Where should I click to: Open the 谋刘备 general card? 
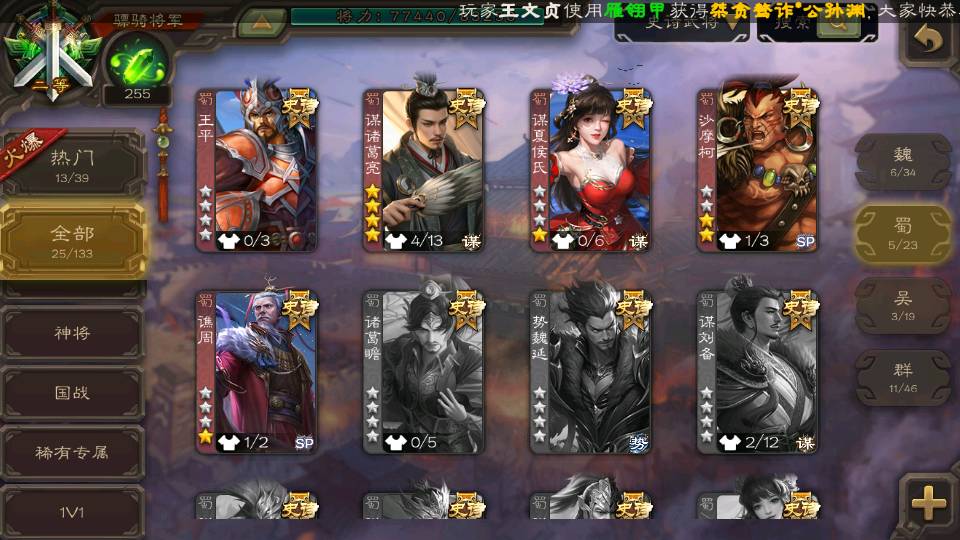pos(758,372)
